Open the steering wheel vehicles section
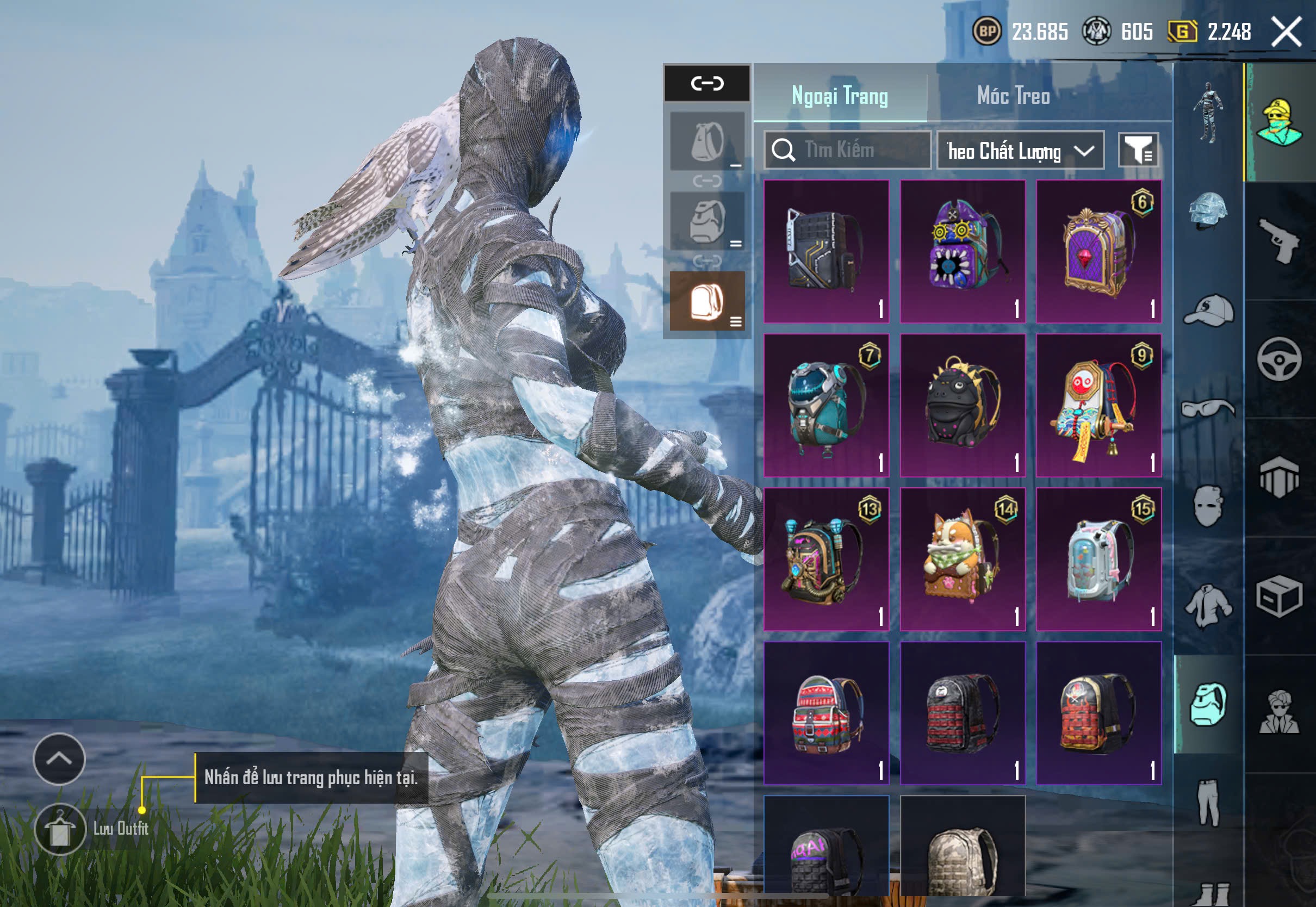Image resolution: width=1316 pixels, height=907 pixels. tap(1279, 359)
